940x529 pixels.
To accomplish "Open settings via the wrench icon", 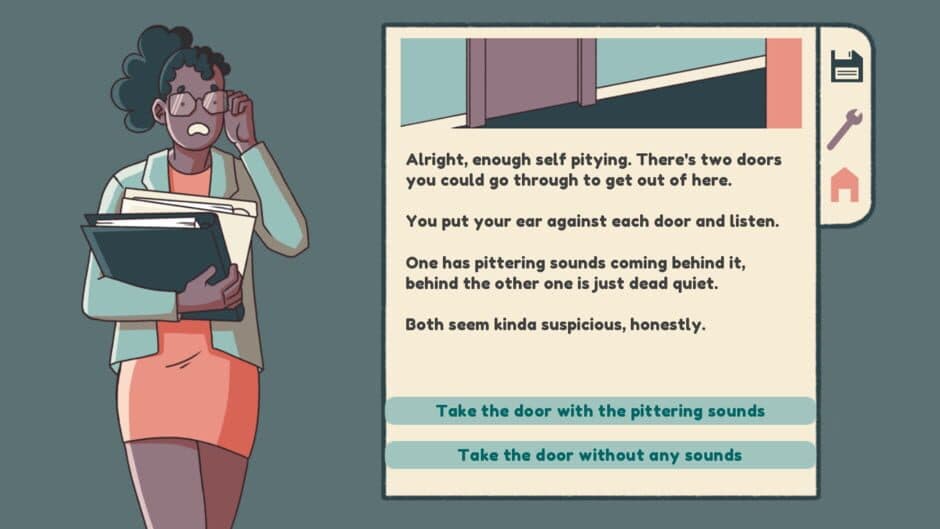I will point(845,128).
